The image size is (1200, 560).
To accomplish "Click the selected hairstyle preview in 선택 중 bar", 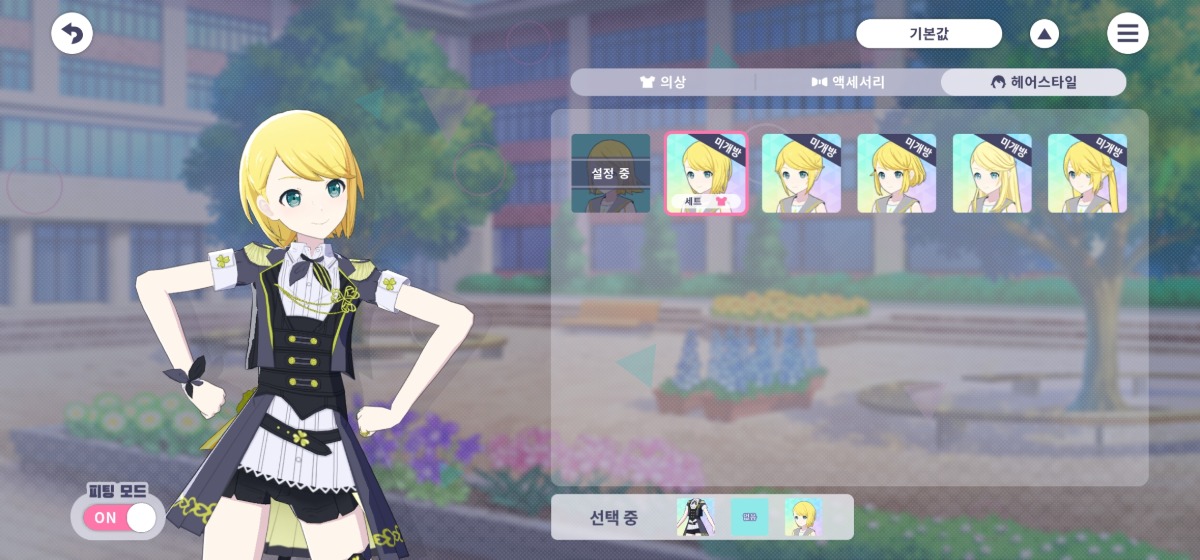I will coord(803,517).
